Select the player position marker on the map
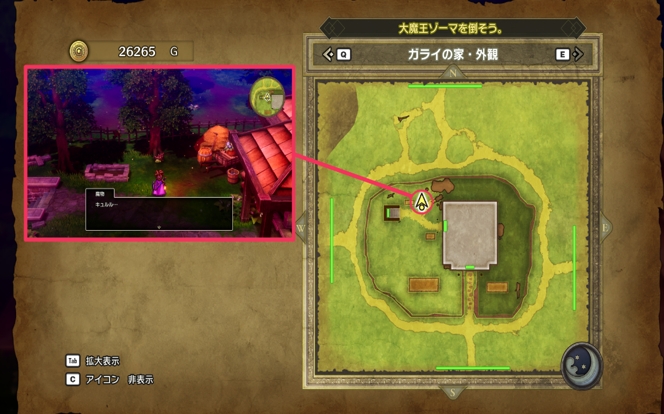The image size is (664, 414). pos(422,203)
